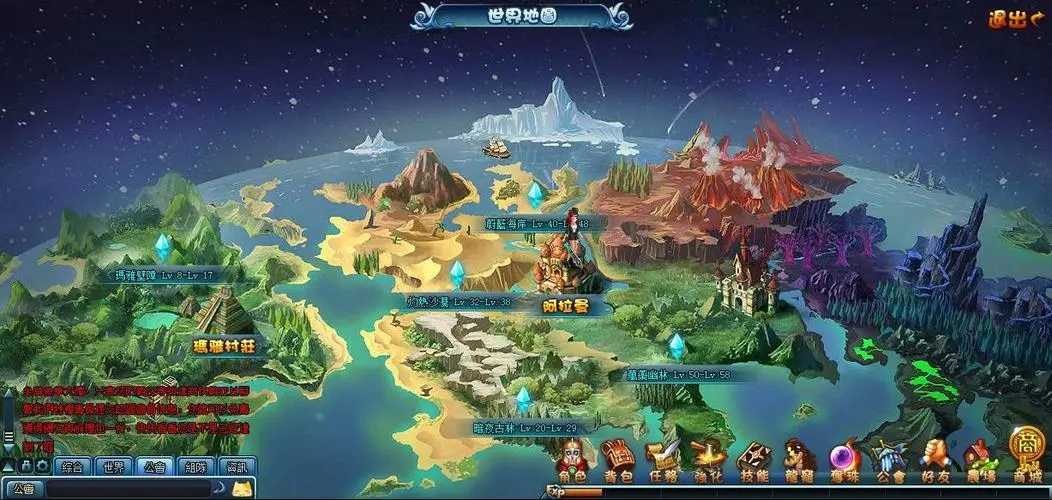Open the 技能 skills book

[x=753, y=461]
